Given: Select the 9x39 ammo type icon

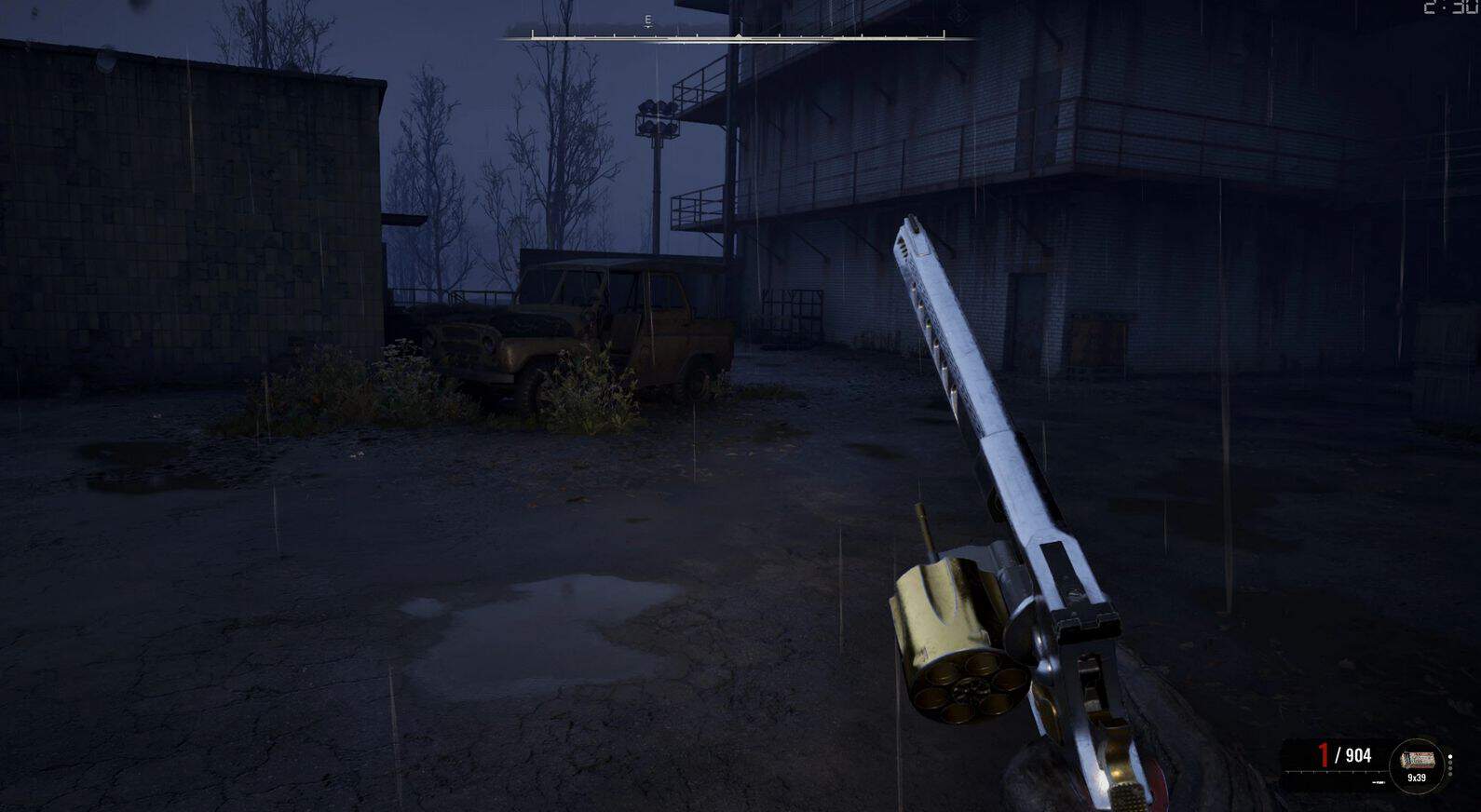Looking at the screenshot, I should pyautogui.click(x=1416, y=765).
